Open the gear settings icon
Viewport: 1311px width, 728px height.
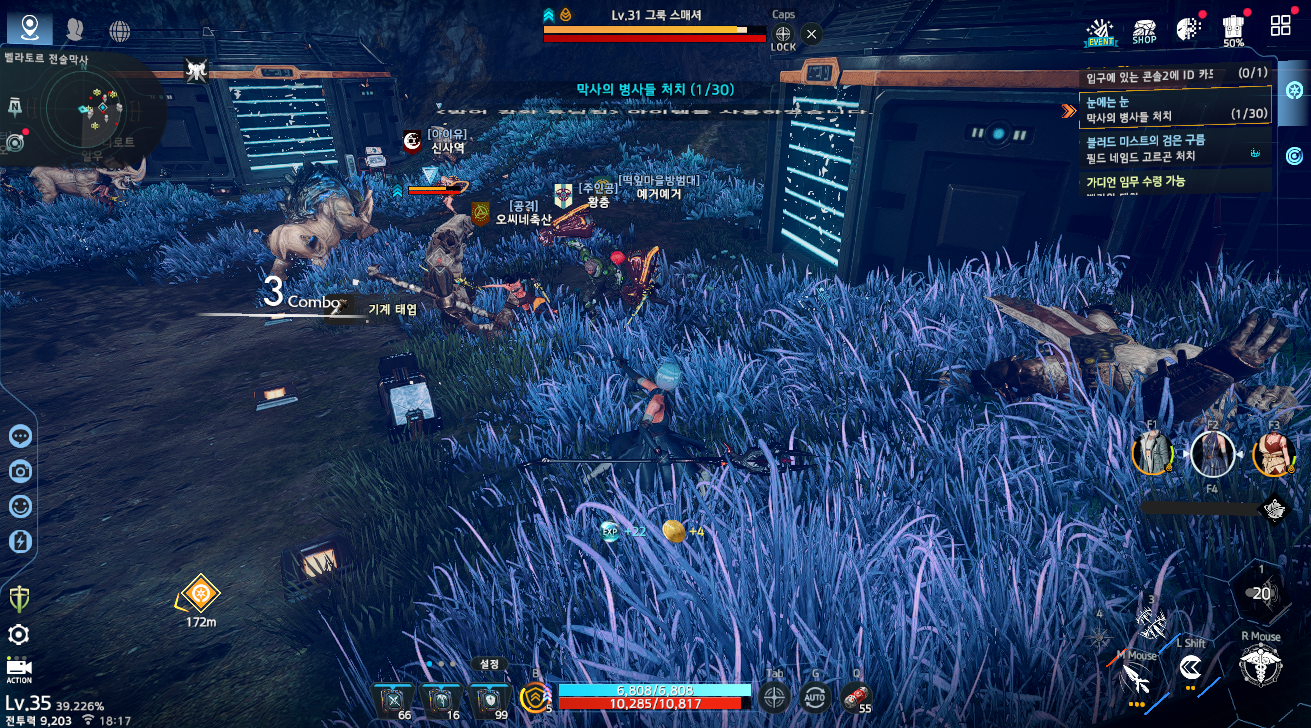(x=18, y=634)
